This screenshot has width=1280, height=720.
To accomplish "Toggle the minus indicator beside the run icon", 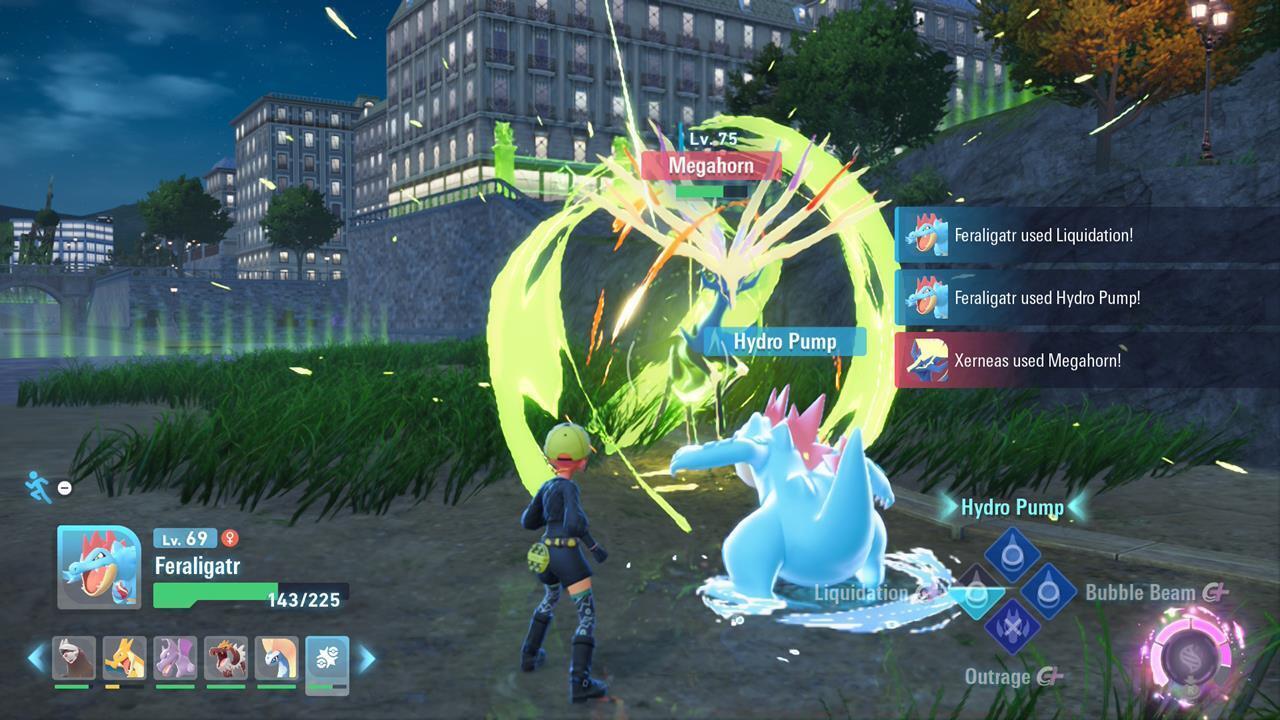I will point(64,487).
